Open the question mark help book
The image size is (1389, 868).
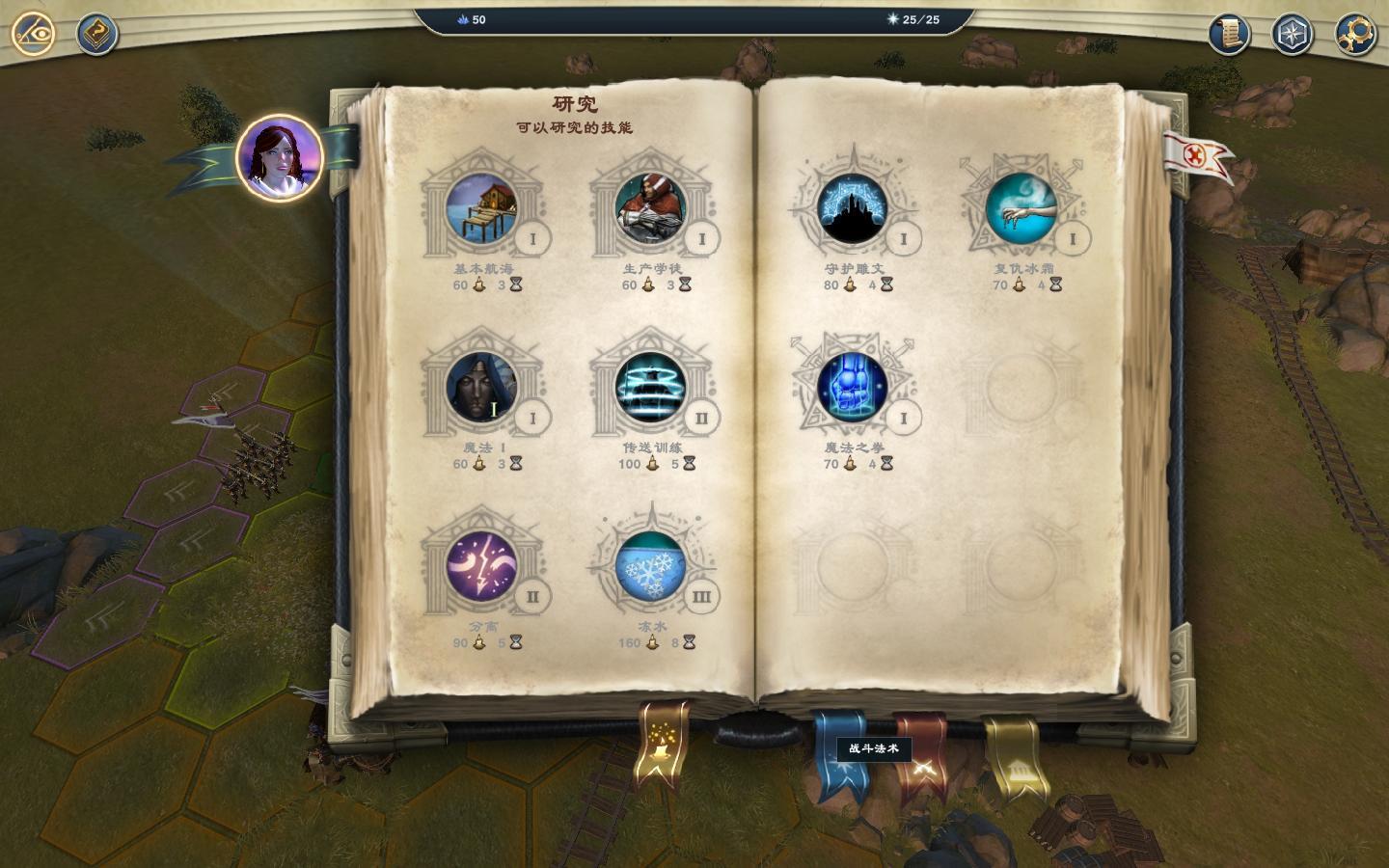(96, 35)
